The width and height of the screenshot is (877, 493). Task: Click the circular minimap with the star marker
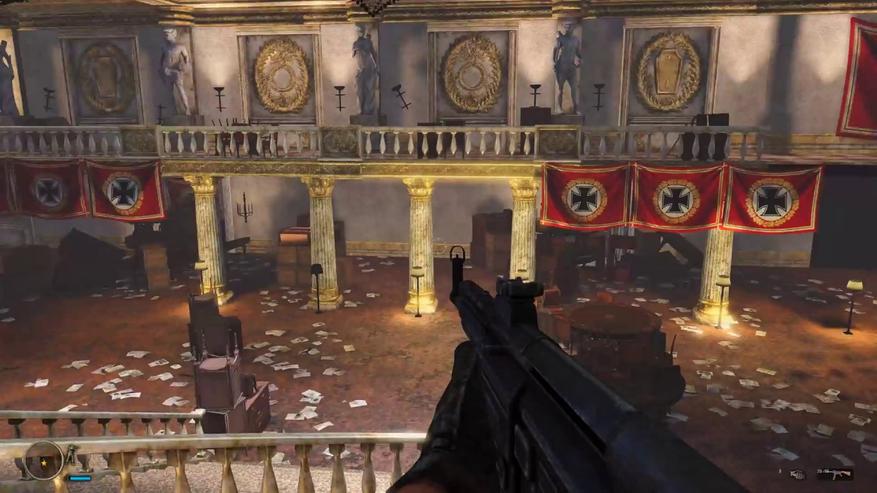[44, 460]
